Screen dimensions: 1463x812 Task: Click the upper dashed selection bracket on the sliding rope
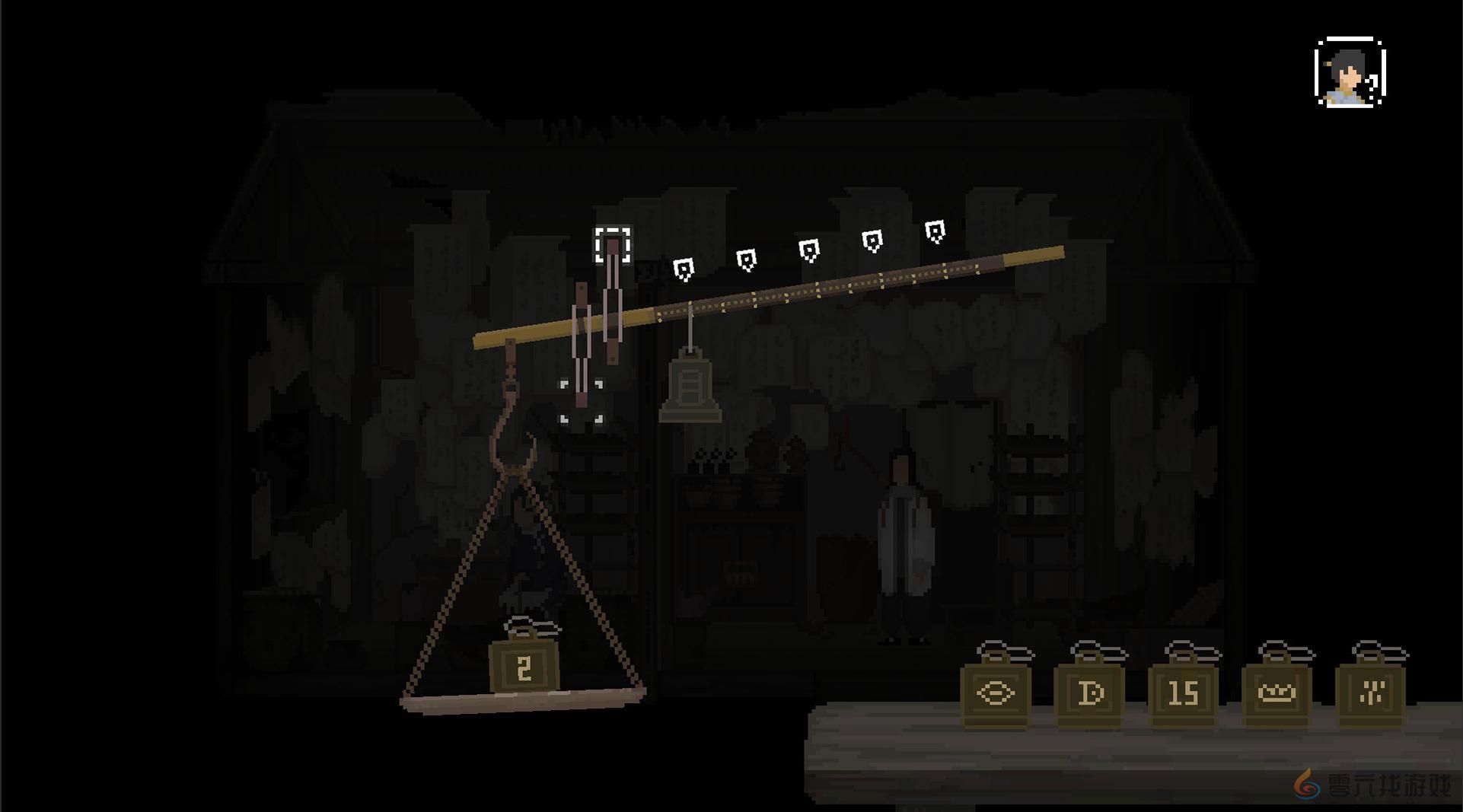click(614, 245)
